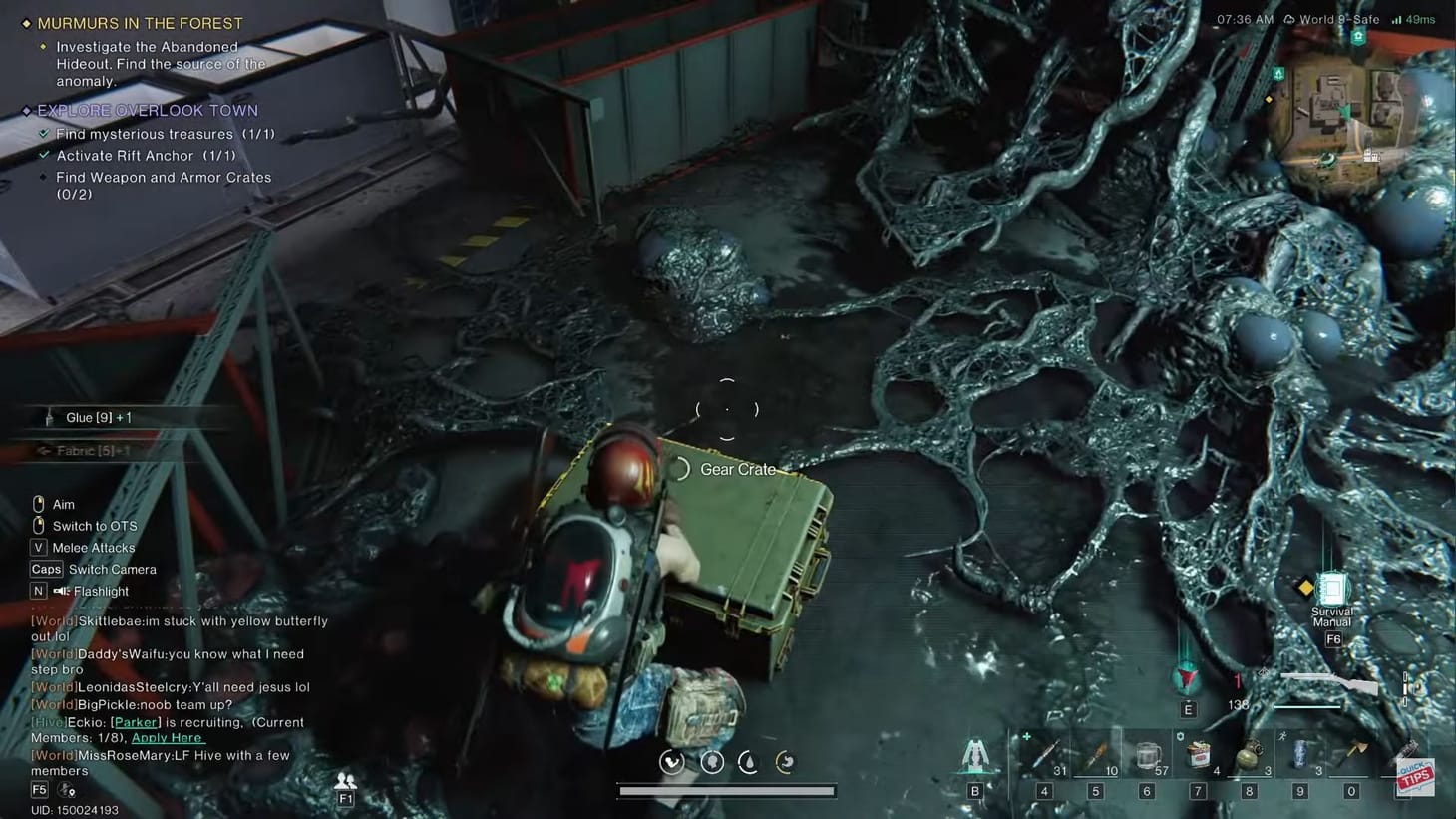The height and width of the screenshot is (819, 1456).
Task: Toggle the checkmark on 'Activate Rift Anchor'
Action: (x=44, y=155)
